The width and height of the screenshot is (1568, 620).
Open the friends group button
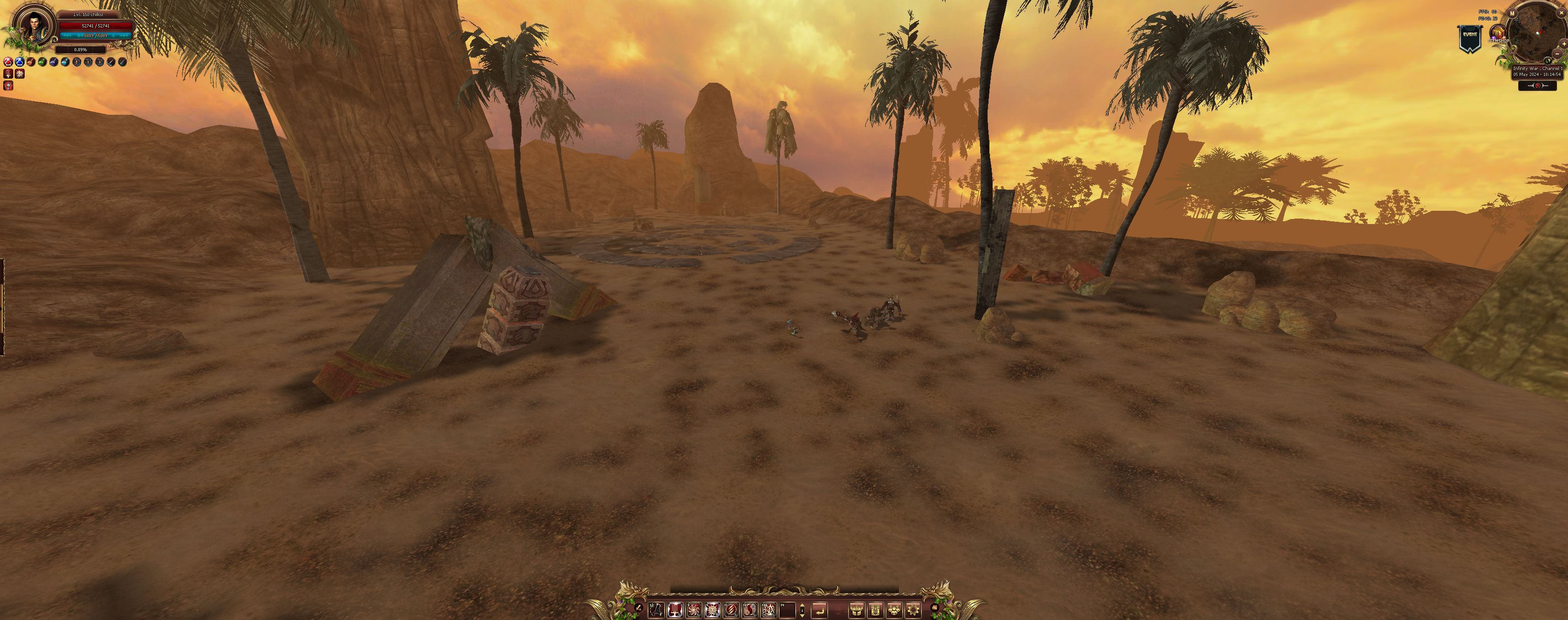(x=894, y=609)
